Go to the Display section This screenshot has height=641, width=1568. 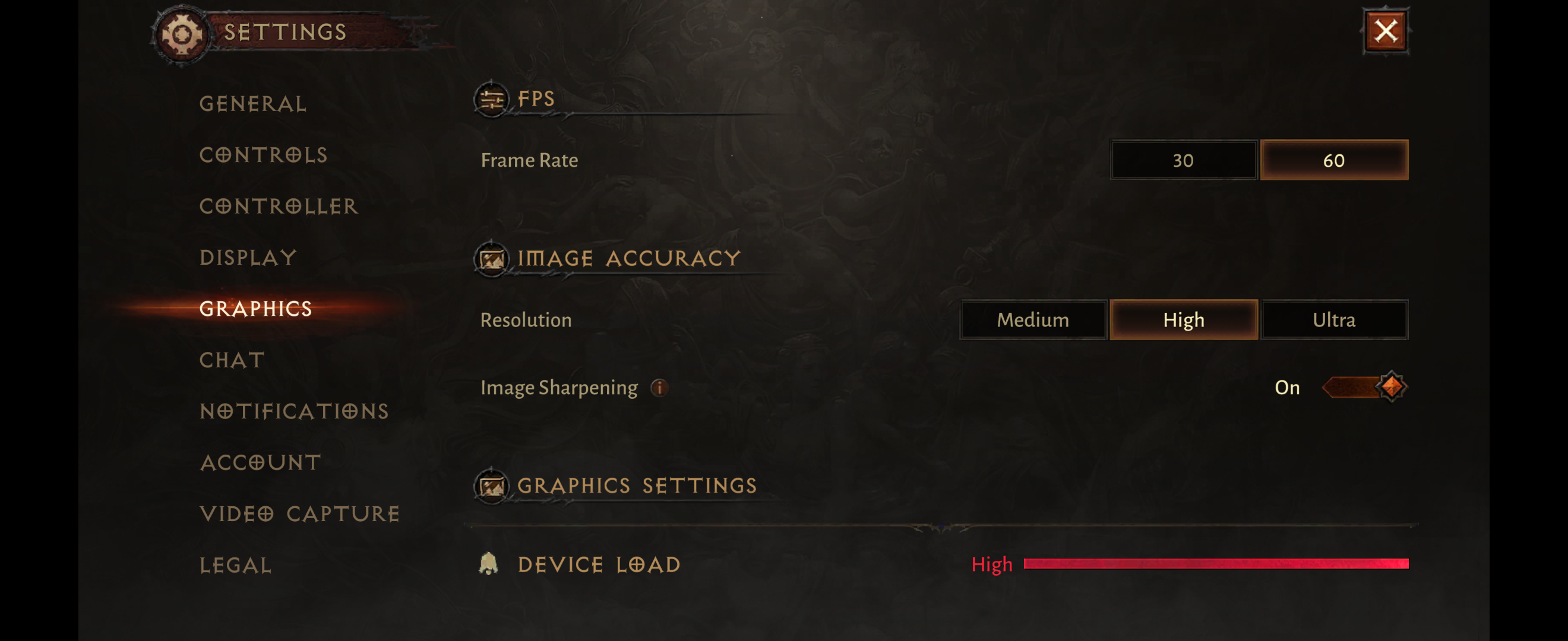tap(248, 258)
